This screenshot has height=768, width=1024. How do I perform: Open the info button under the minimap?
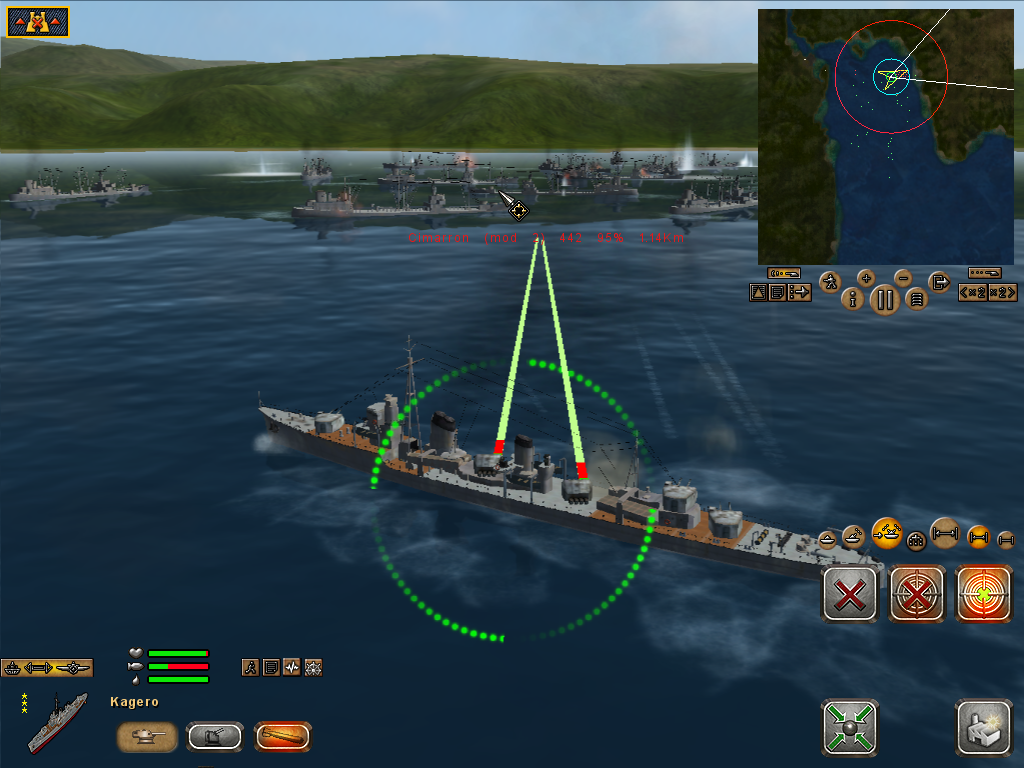(x=853, y=298)
